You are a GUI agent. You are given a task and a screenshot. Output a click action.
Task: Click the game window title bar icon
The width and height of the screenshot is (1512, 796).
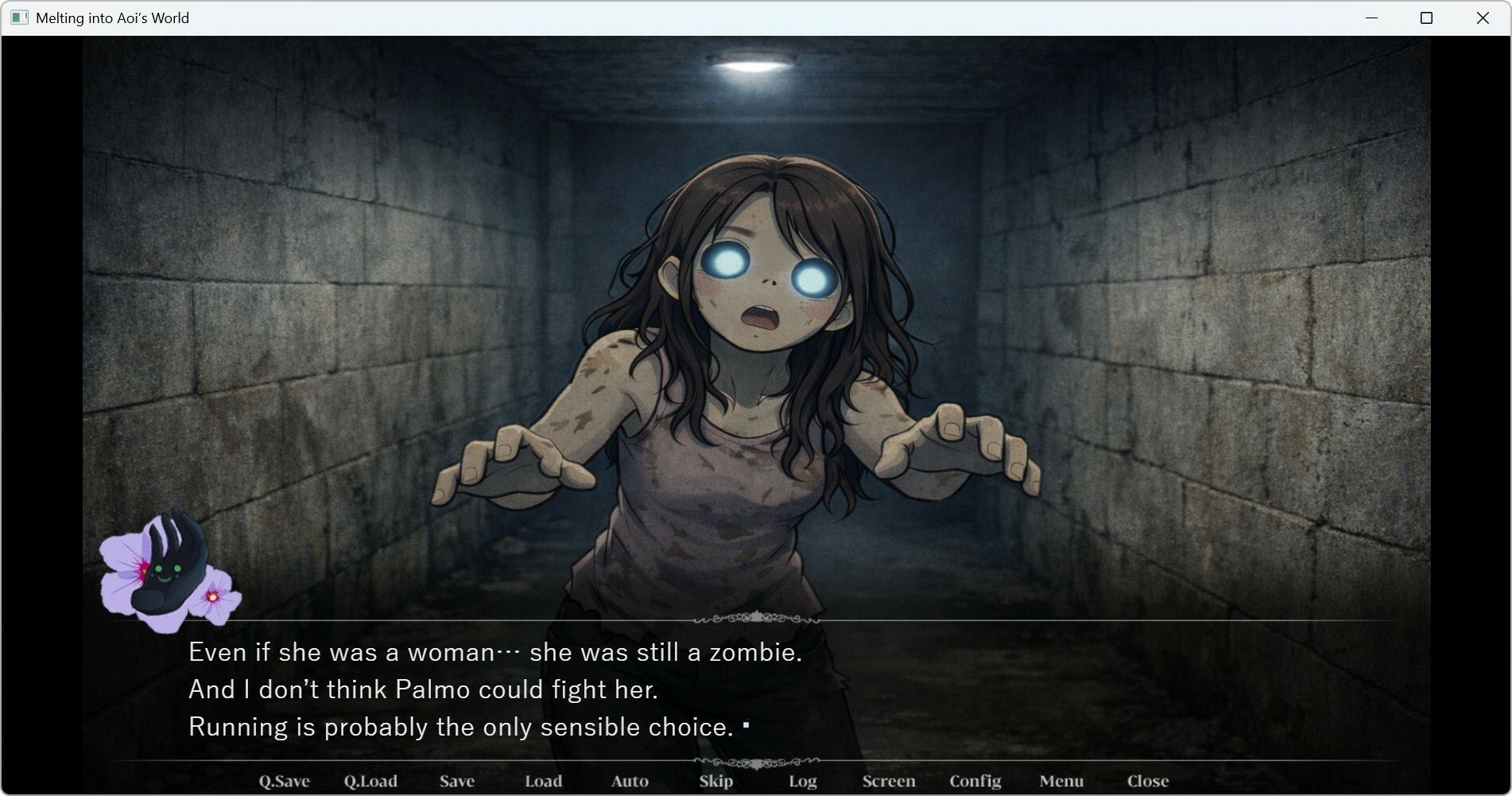(19, 17)
